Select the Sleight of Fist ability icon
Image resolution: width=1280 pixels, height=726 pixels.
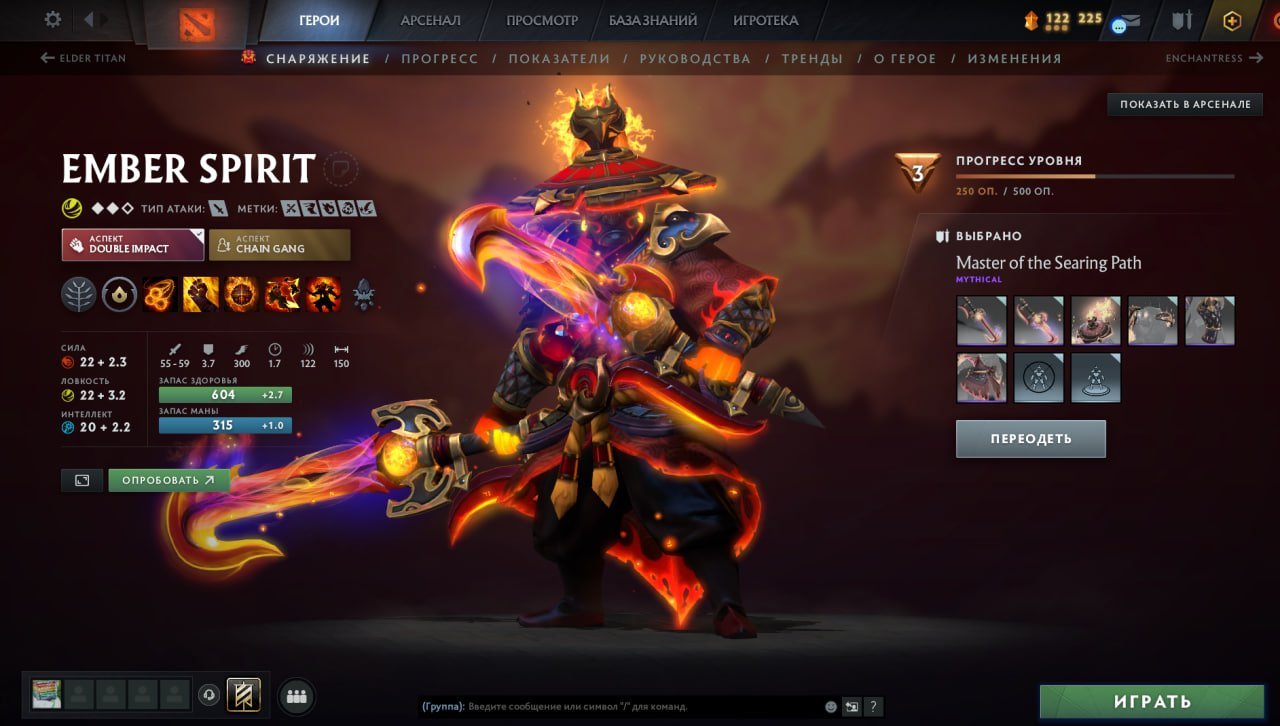pyautogui.click(x=200, y=294)
